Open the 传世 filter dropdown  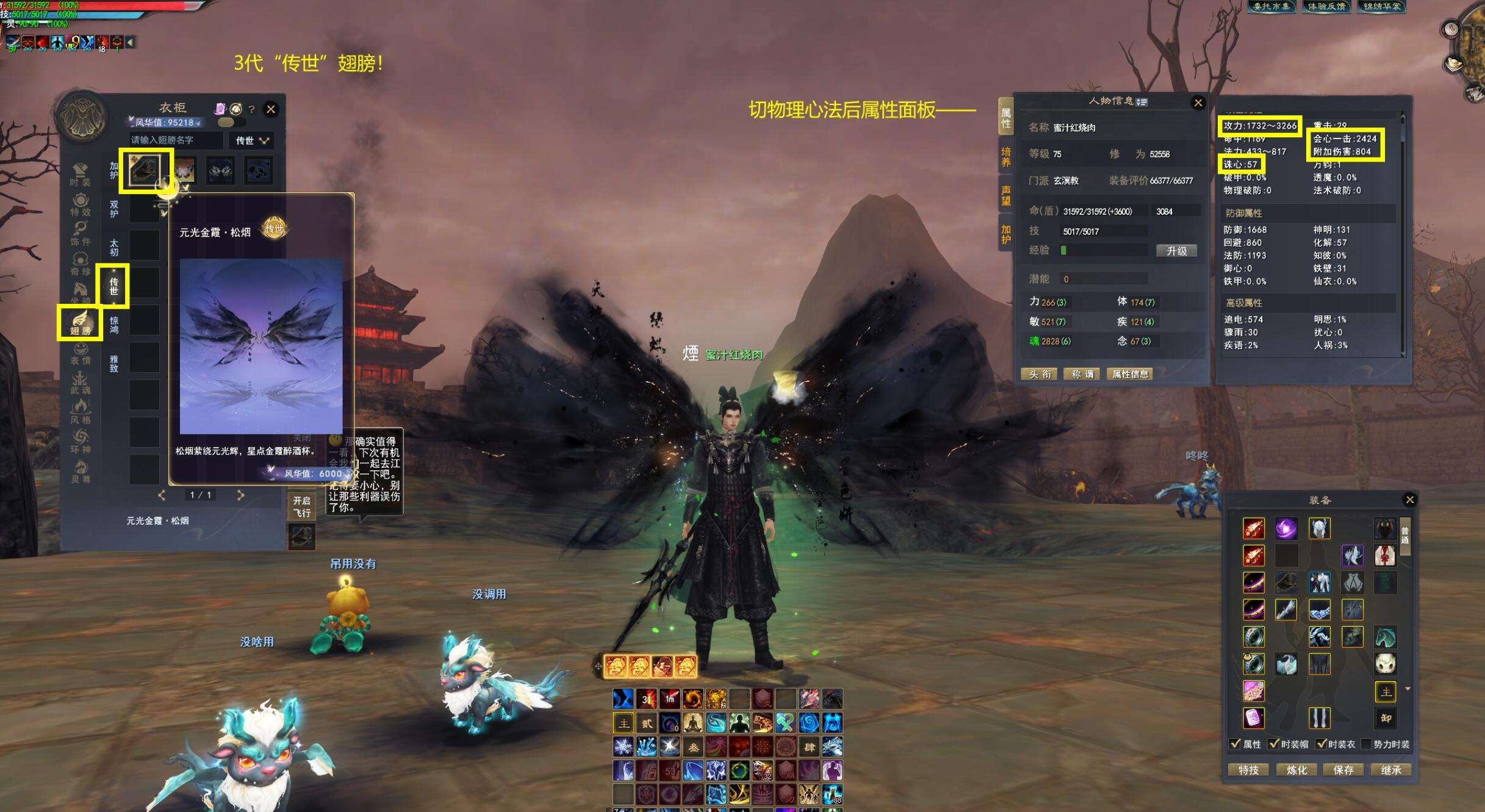(x=252, y=140)
